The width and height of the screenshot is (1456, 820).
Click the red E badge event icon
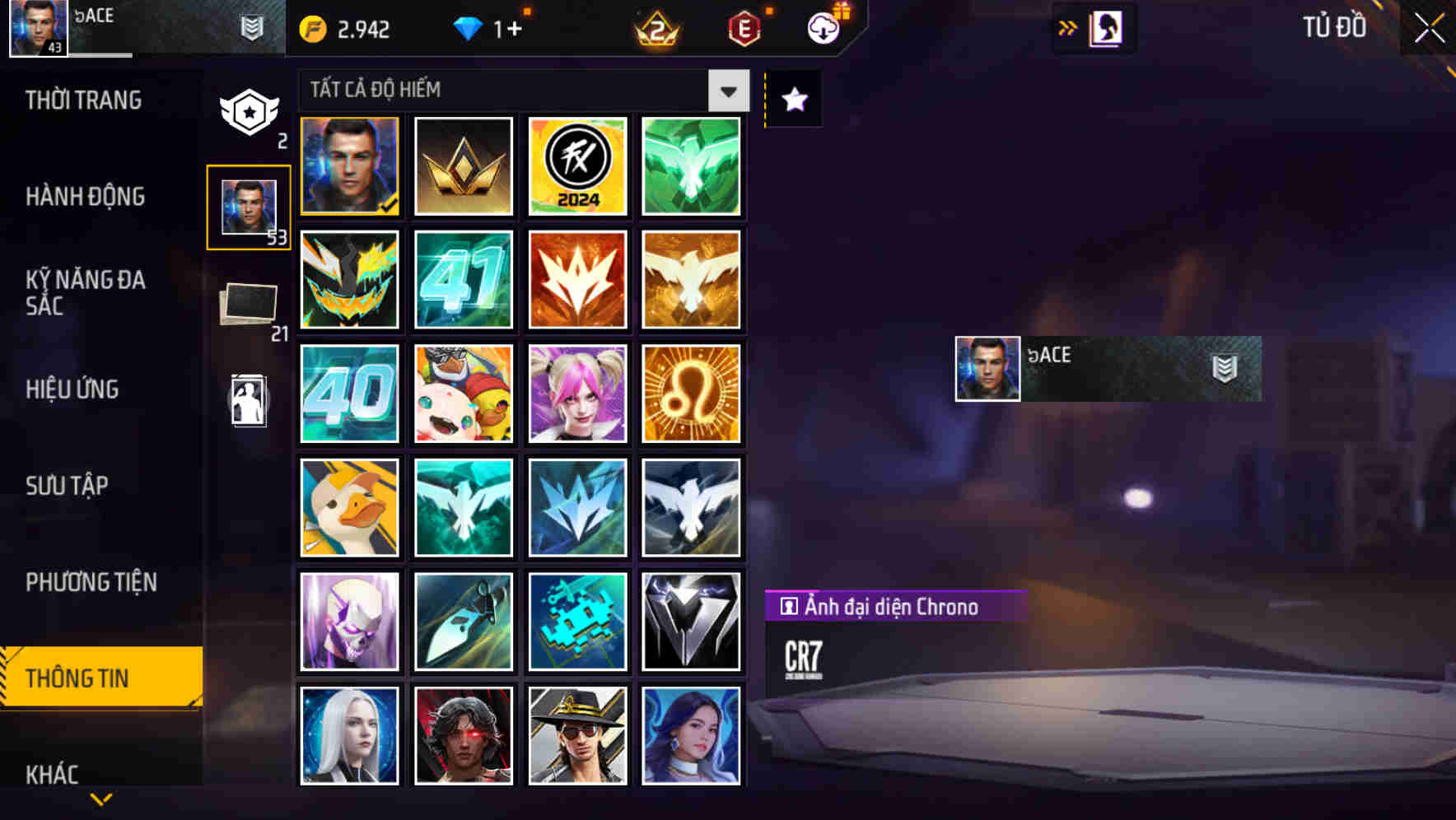point(743,27)
